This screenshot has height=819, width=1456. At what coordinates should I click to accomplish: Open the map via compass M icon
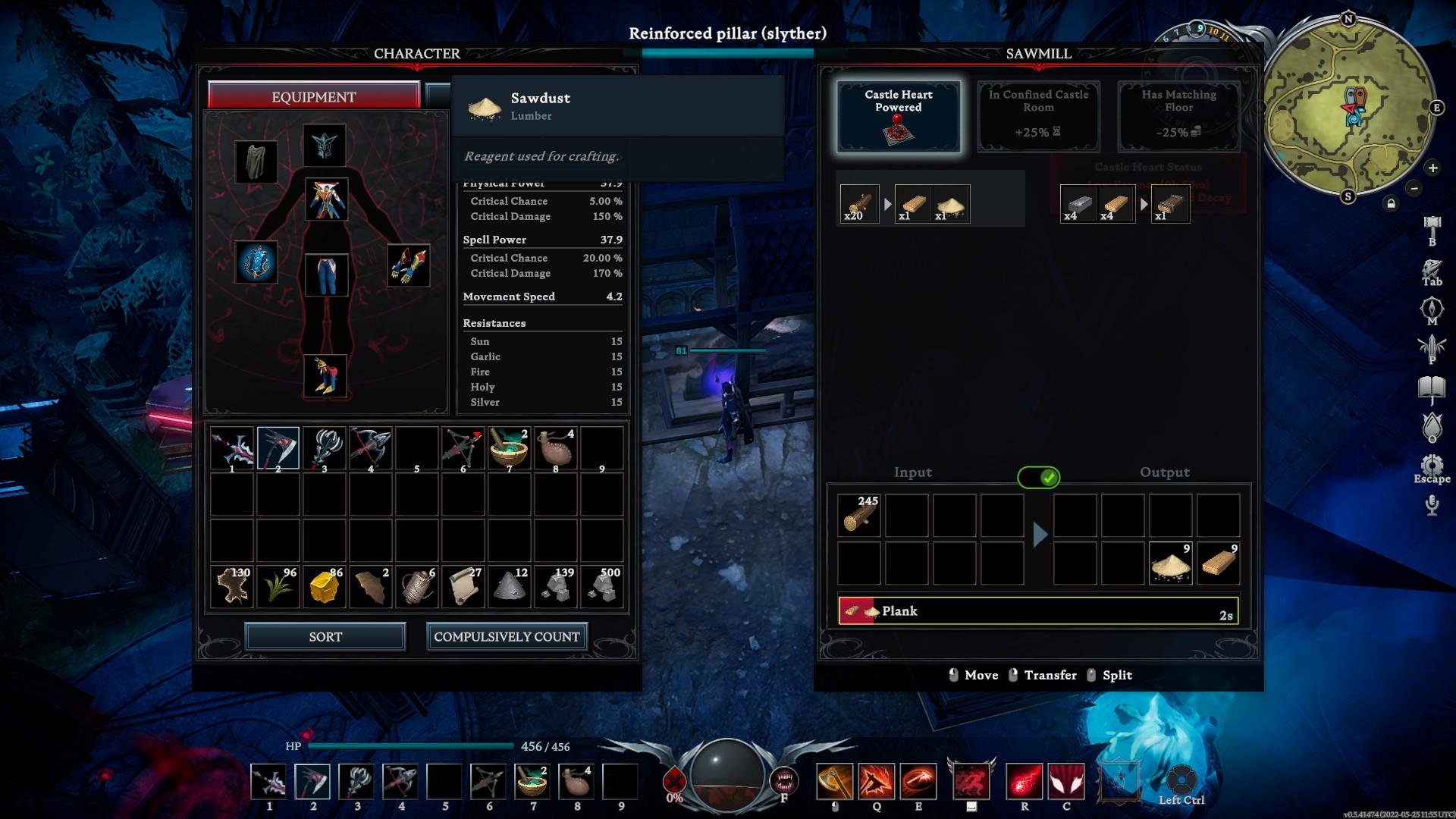pyautogui.click(x=1430, y=306)
